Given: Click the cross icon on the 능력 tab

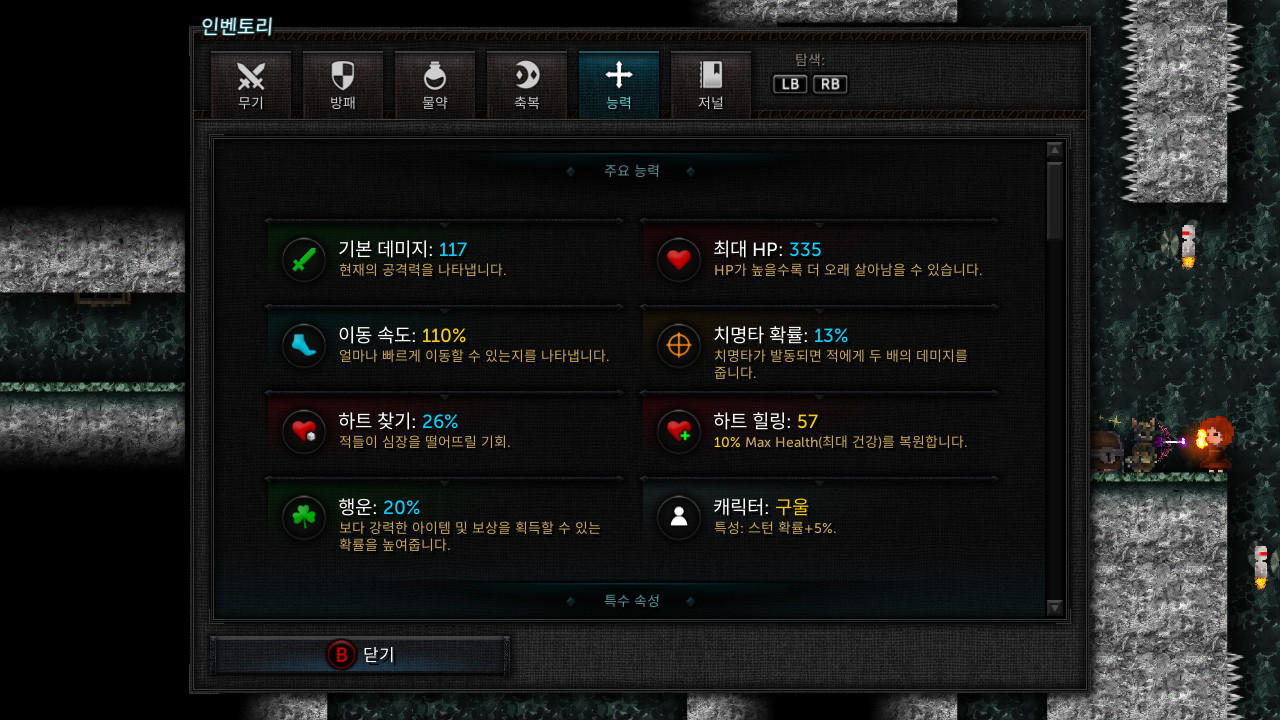Looking at the screenshot, I should point(618,75).
